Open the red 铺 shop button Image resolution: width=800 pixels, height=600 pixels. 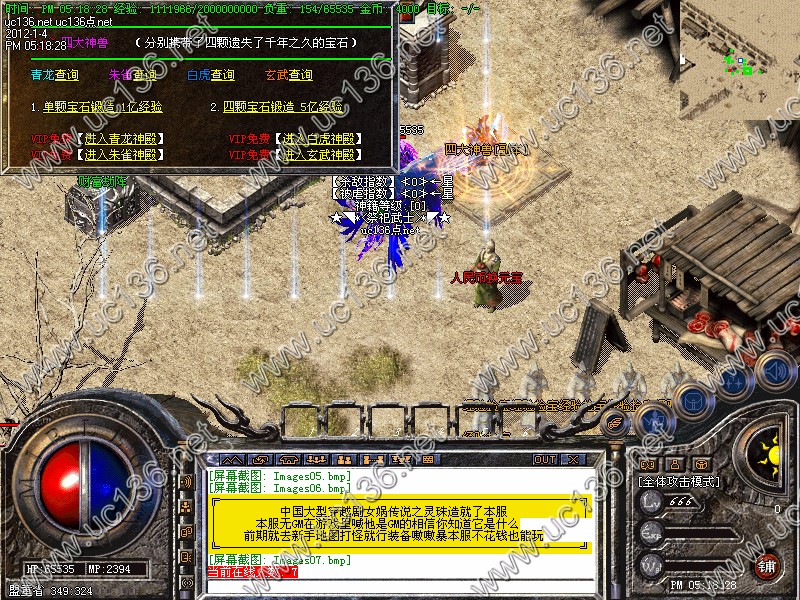767,565
